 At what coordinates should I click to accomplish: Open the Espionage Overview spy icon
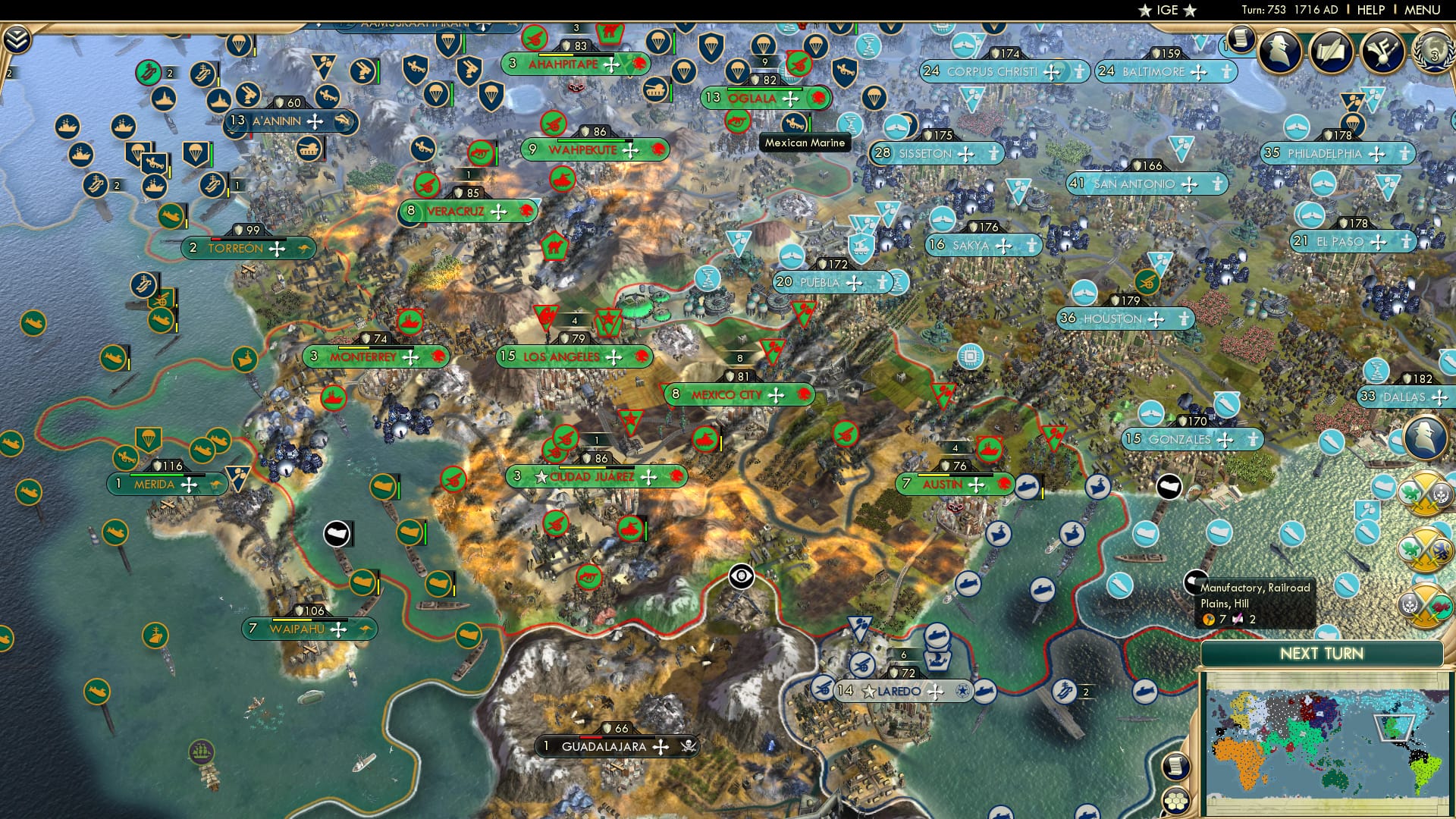tap(1279, 49)
